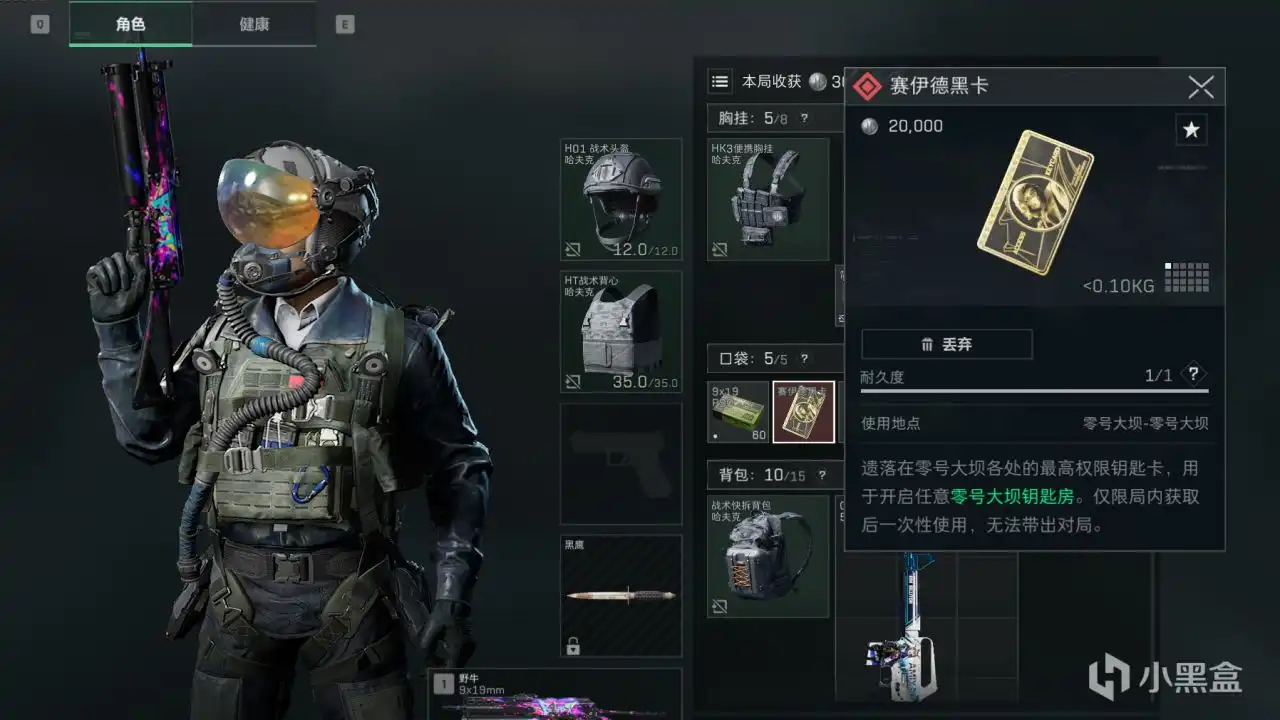Open the 本局收获 loot list icon
This screenshot has width=1280, height=720.
coord(720,82)
